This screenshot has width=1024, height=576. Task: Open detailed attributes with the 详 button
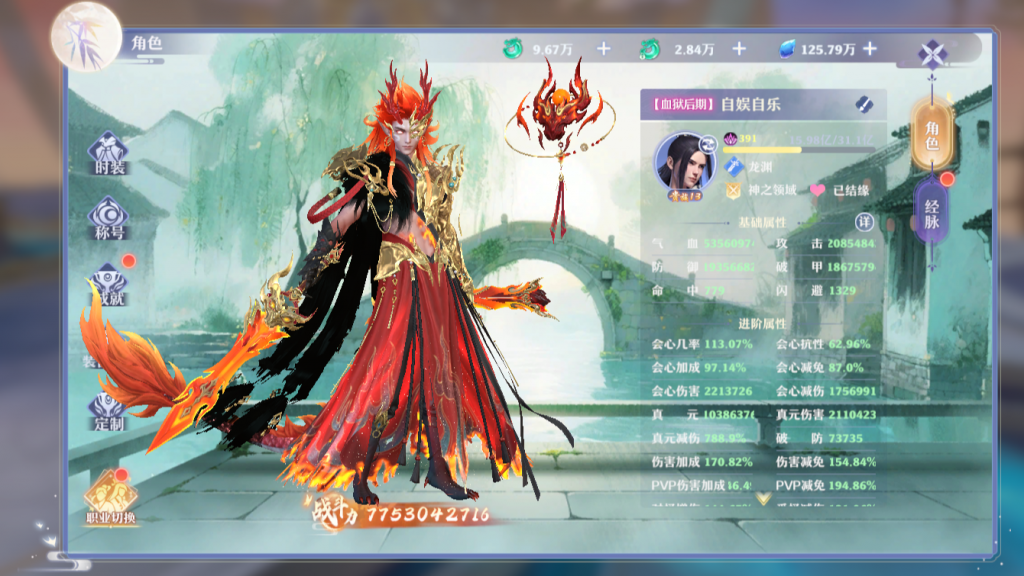[864, 221]
